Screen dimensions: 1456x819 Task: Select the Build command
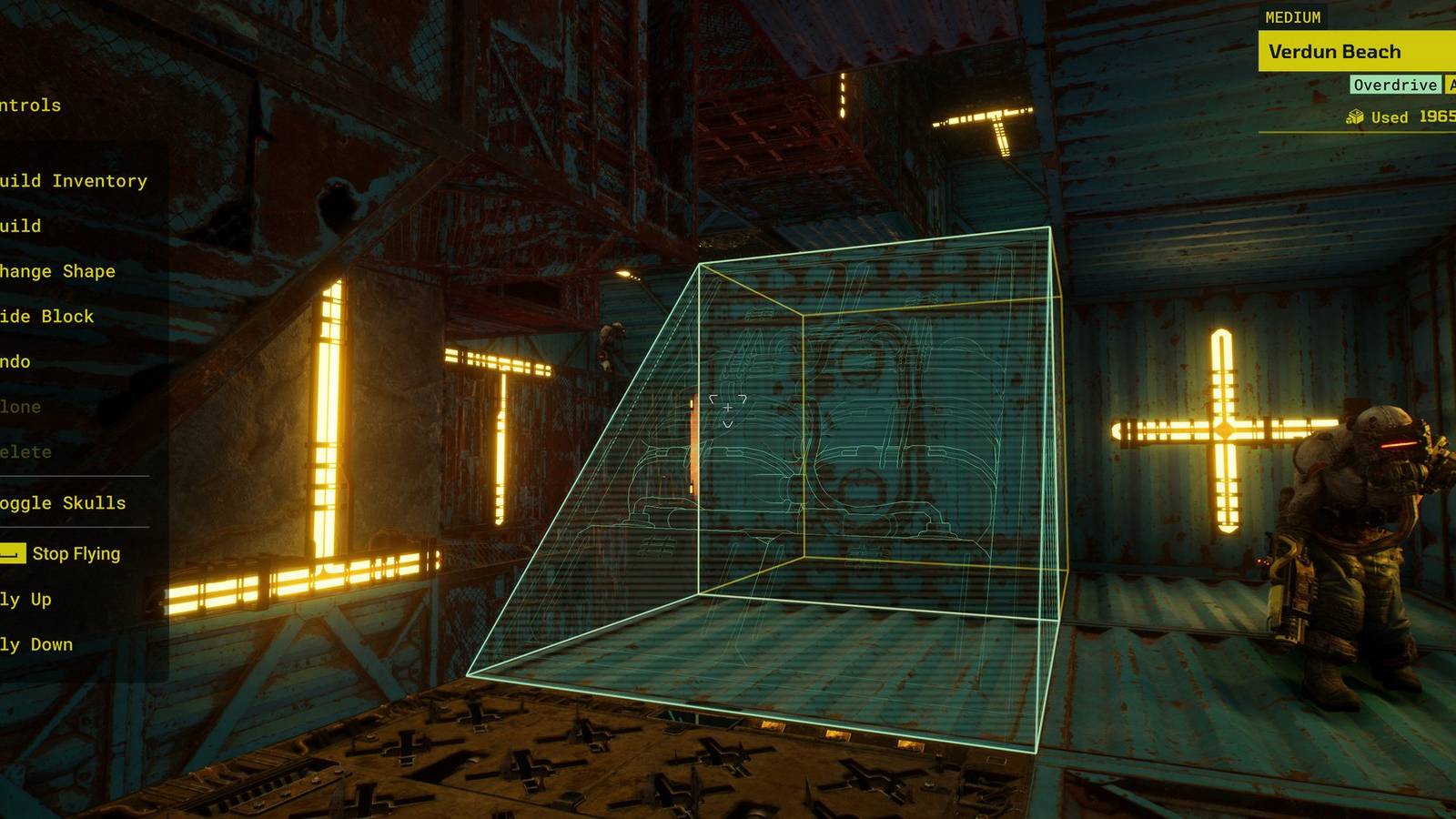click(x=20, y=225)
